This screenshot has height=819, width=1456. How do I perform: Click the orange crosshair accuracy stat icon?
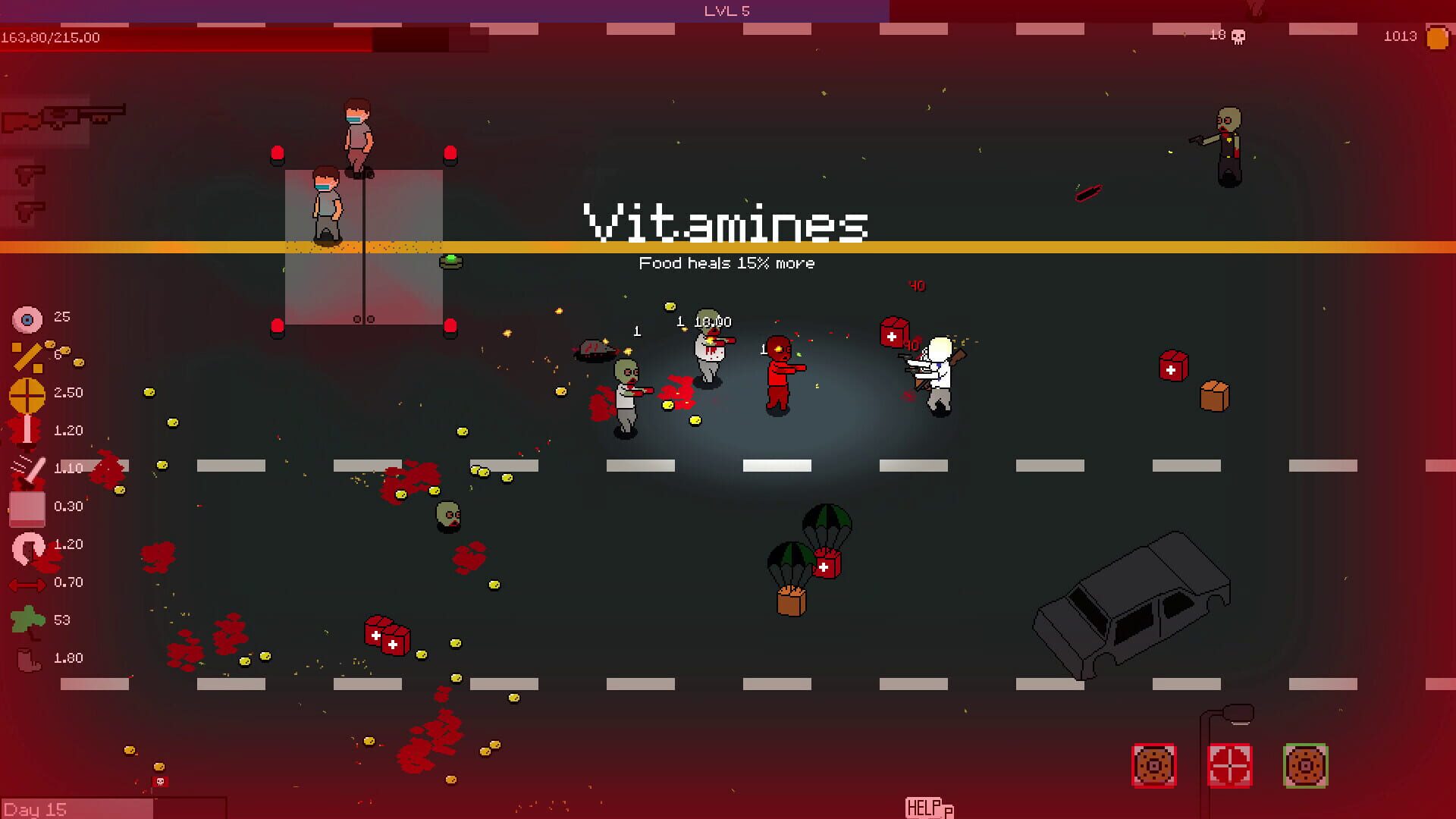tap(27, 392)
